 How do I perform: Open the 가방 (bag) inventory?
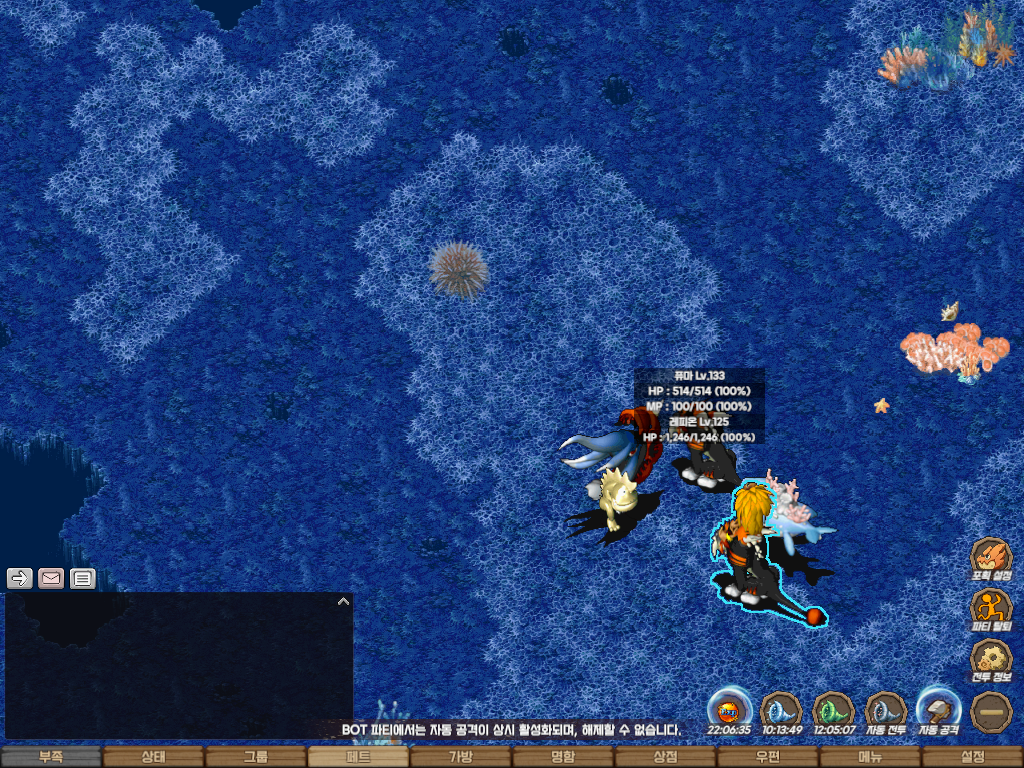(x=460, y=757)
